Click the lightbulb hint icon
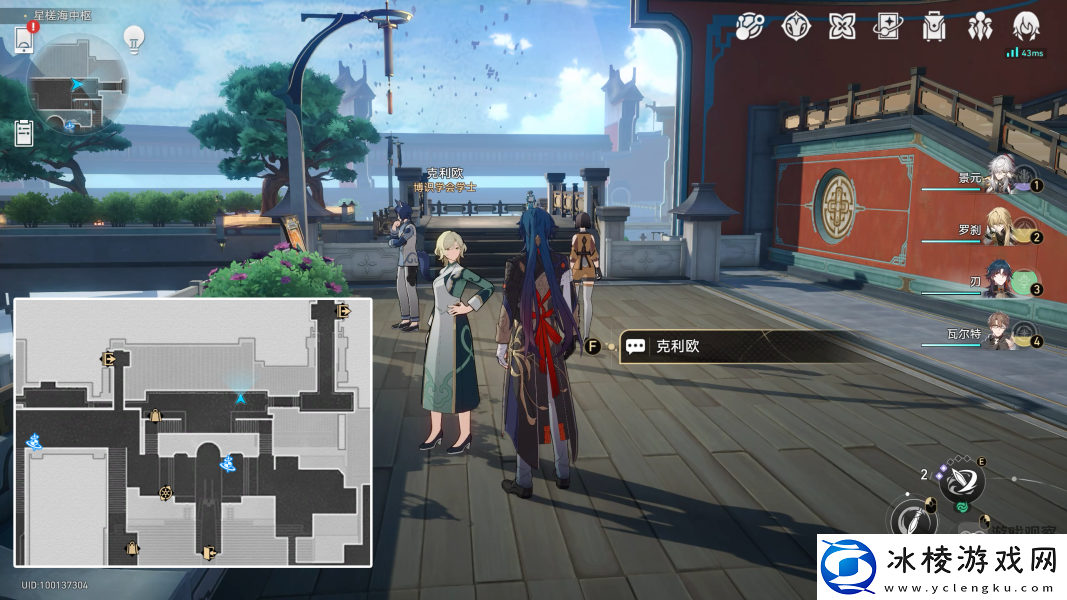This screenshot has height=600, width=1067. [x=134, y=39]
